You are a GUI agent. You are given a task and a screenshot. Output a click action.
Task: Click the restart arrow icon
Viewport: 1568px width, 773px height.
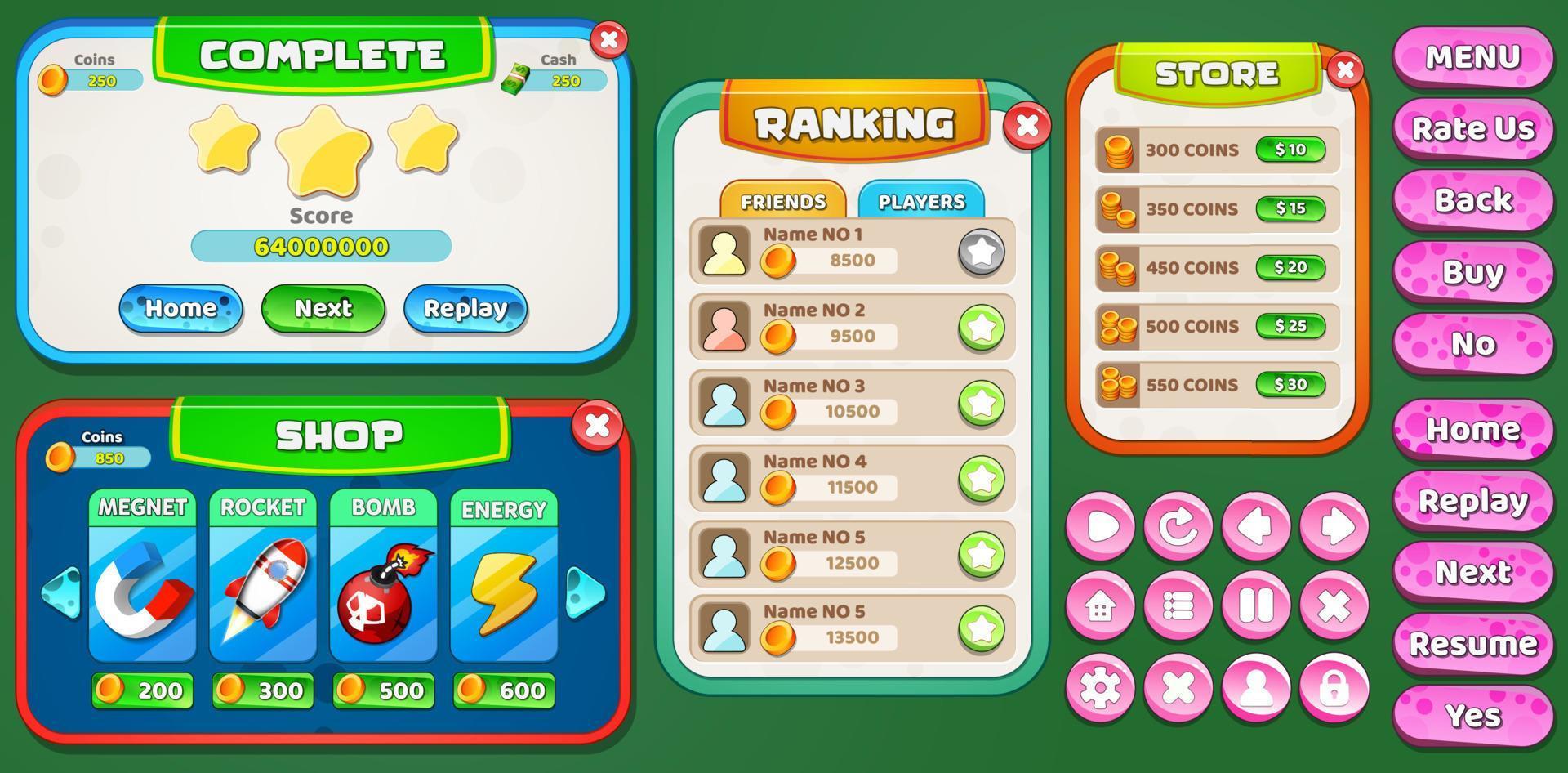pos(1178,527)
